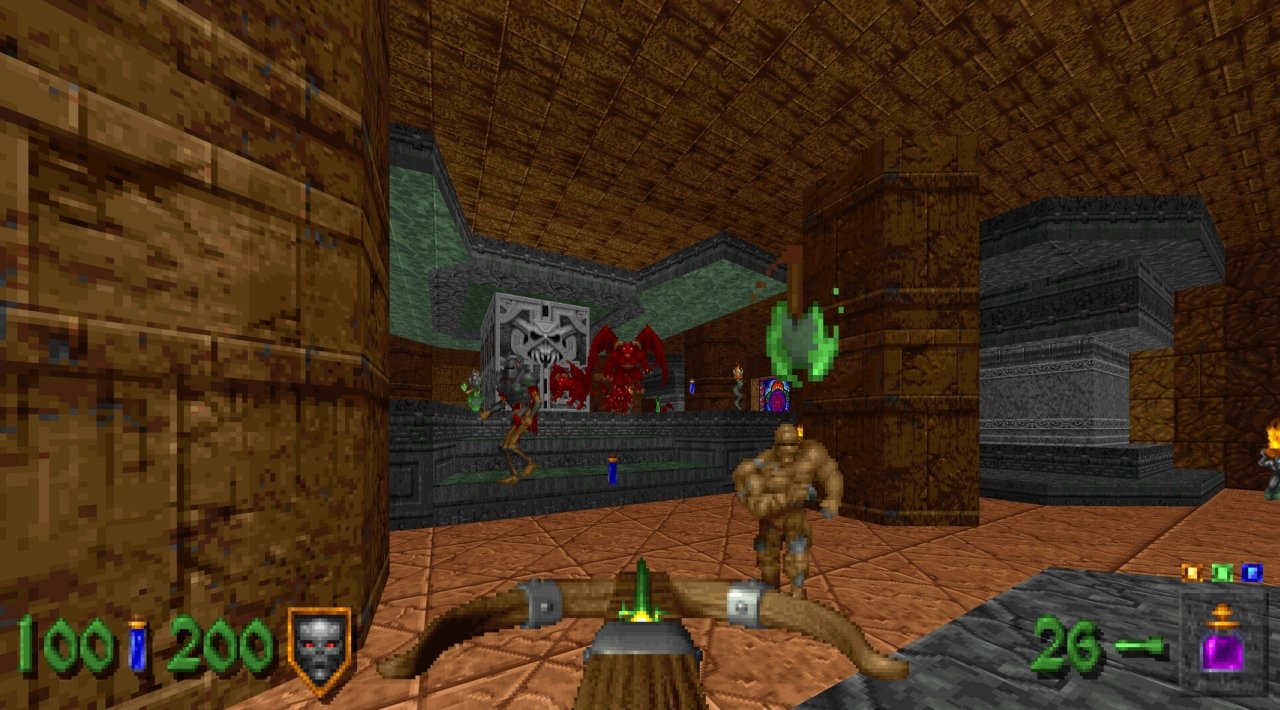This screenshot has height=710, width=1280.
Task: Click the skull shield armor icon
Action: (320, 646)
